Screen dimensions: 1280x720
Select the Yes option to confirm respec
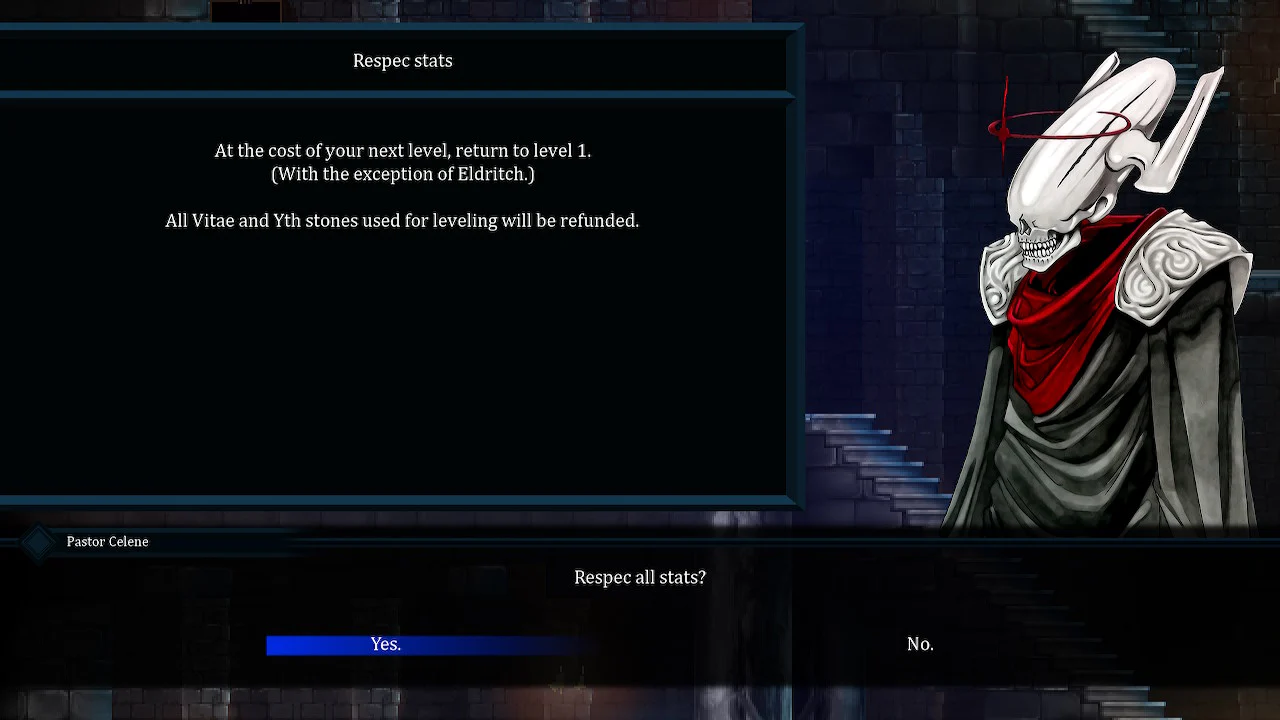point(386,644)
